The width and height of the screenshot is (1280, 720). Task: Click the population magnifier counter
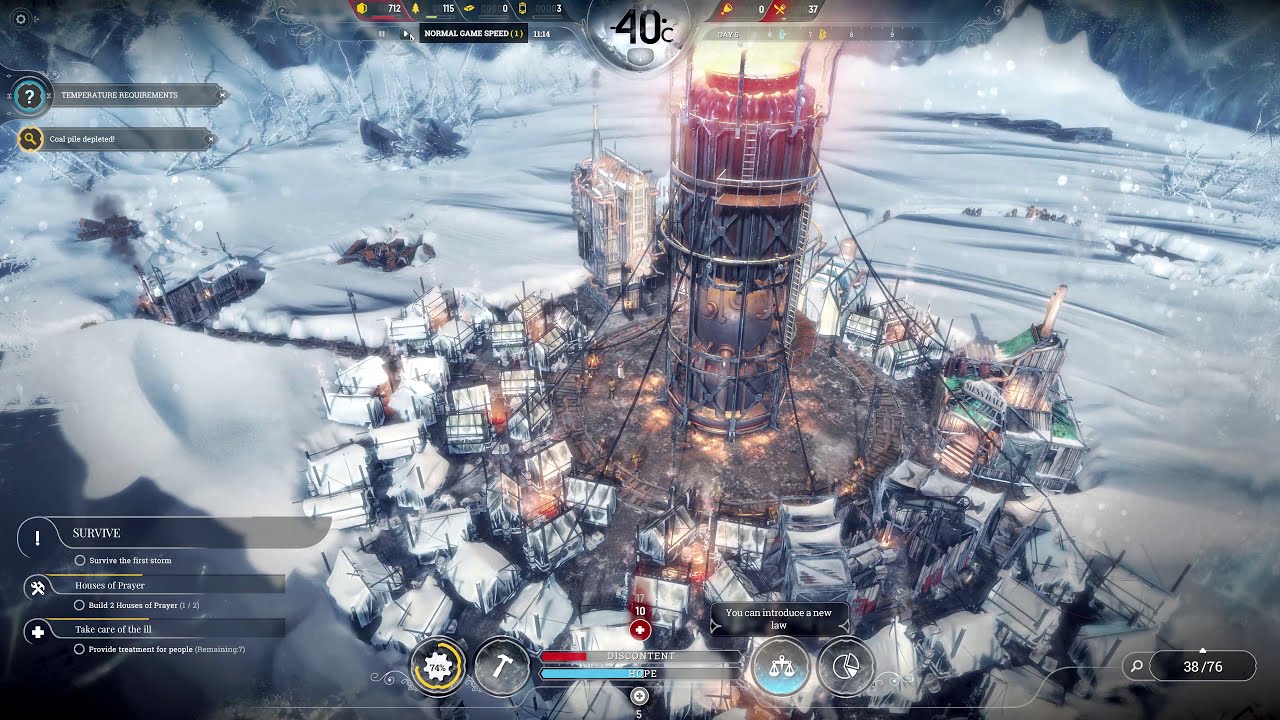(x=1190, y=666)
